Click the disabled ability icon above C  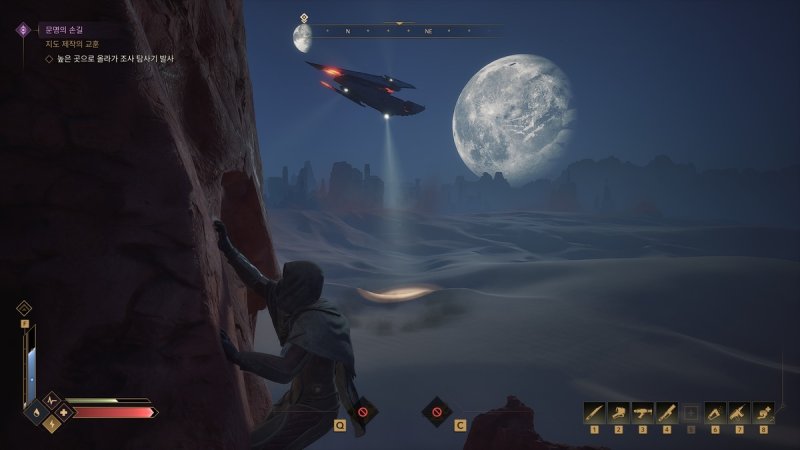[x=436, y=410]
